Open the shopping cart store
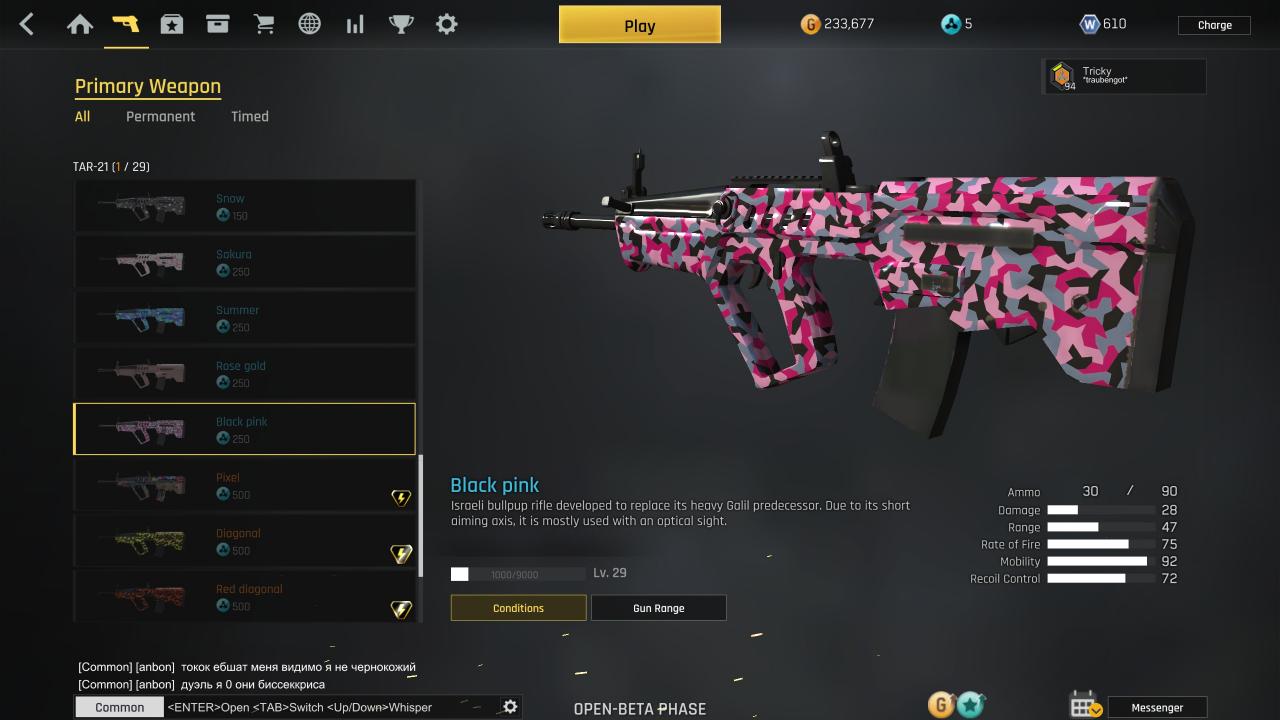 (264, 24)
